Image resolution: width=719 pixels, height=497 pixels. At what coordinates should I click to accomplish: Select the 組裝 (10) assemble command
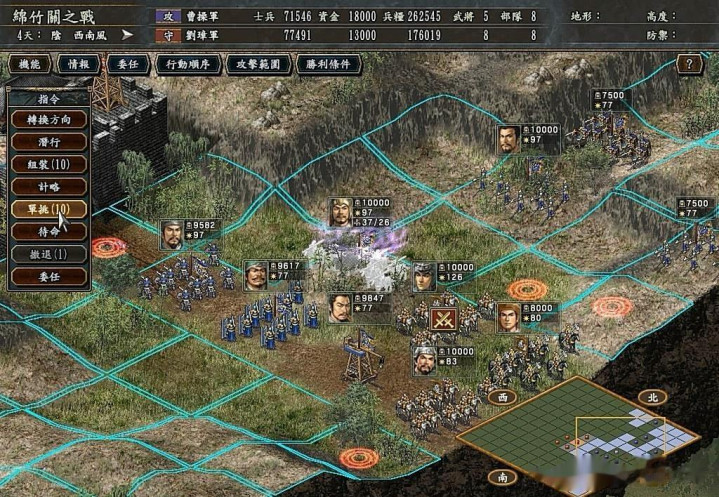click(x=48, y=164)
